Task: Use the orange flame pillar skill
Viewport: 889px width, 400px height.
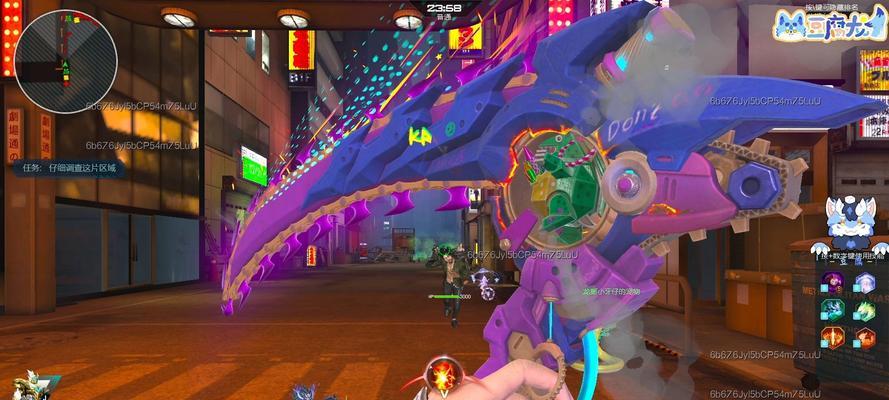Action: click(x=833, y=338)
